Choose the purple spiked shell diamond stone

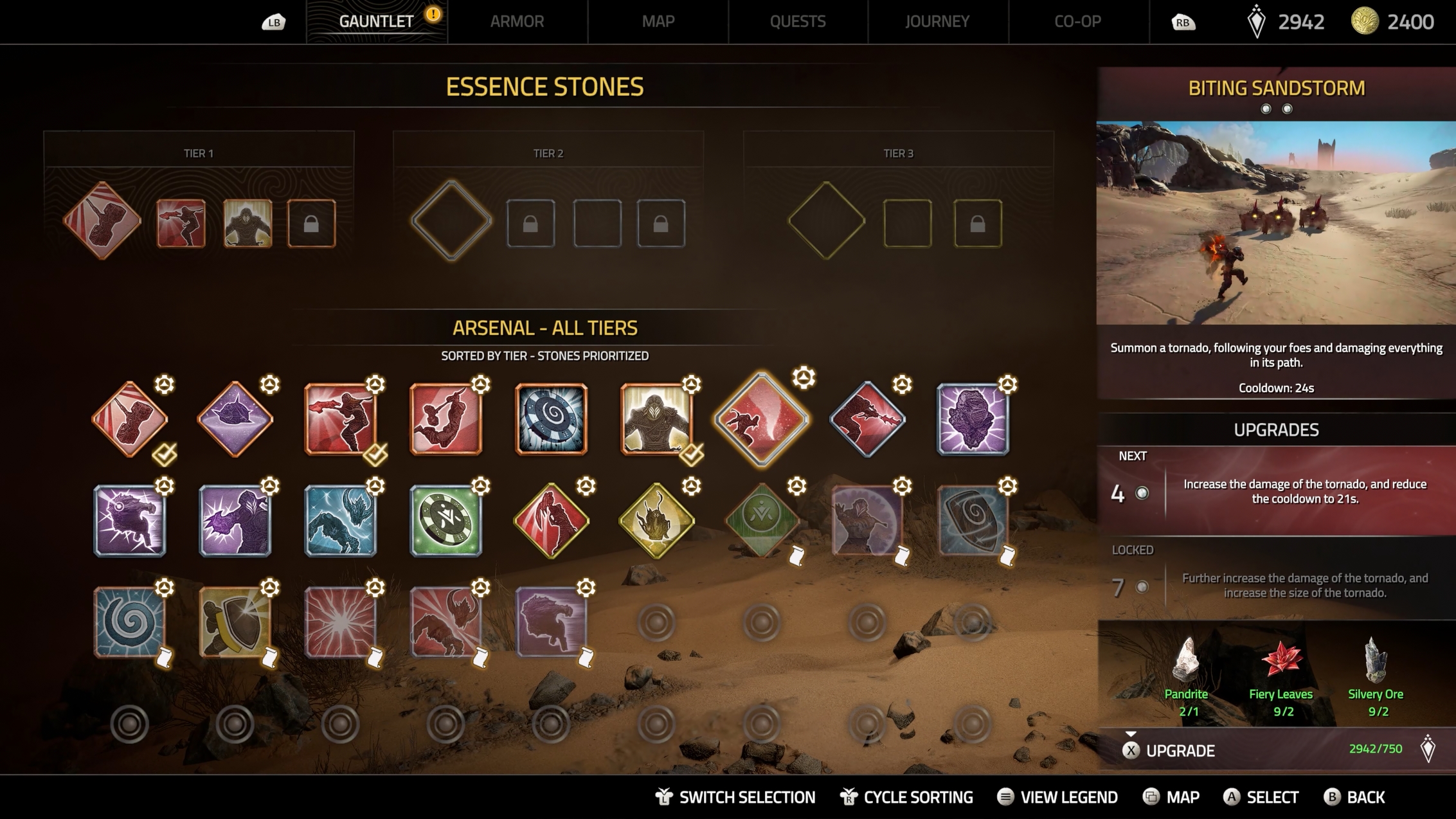click(235, 419)
